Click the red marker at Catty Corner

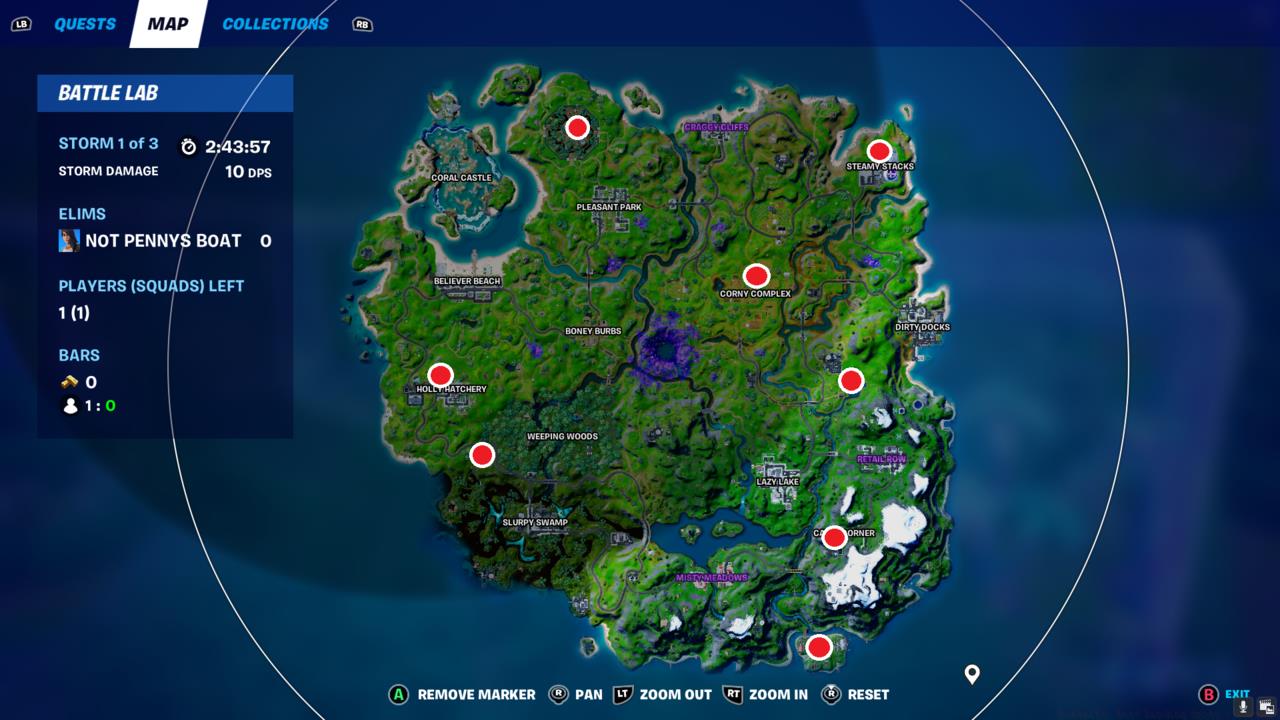pos(833,539)
